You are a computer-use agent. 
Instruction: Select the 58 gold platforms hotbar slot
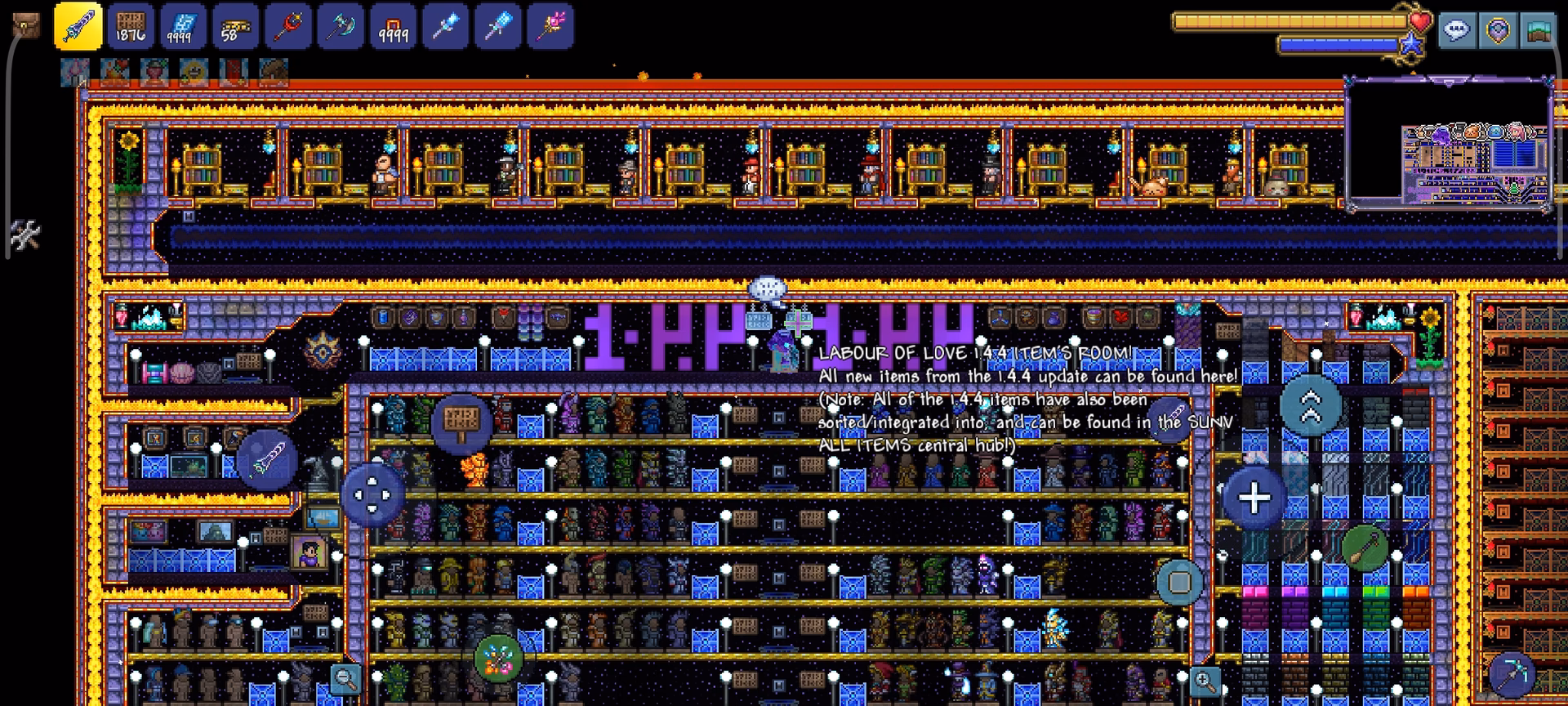click(x=234, y=25)
